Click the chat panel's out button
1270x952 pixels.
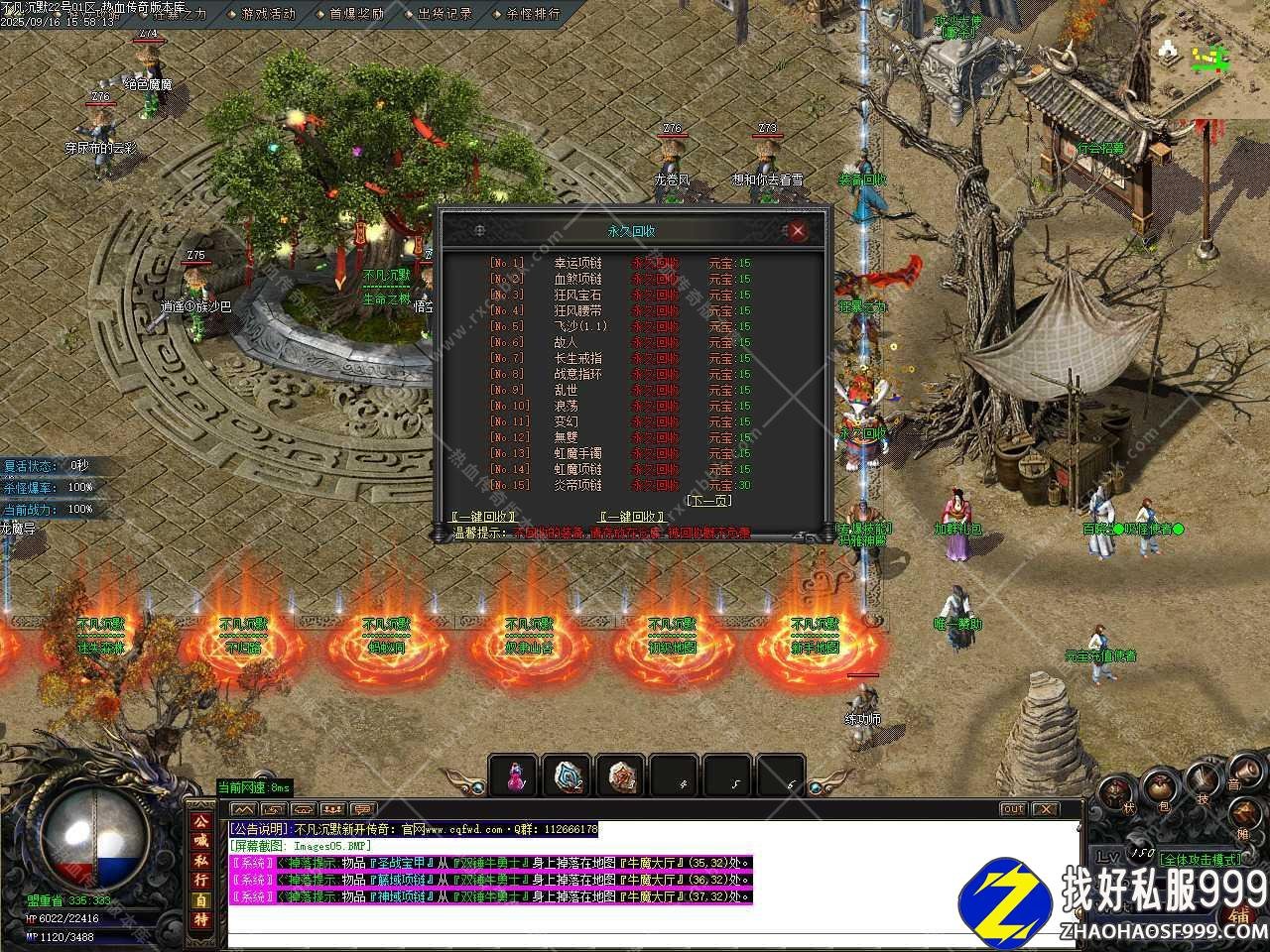(x=1012, y=809)
